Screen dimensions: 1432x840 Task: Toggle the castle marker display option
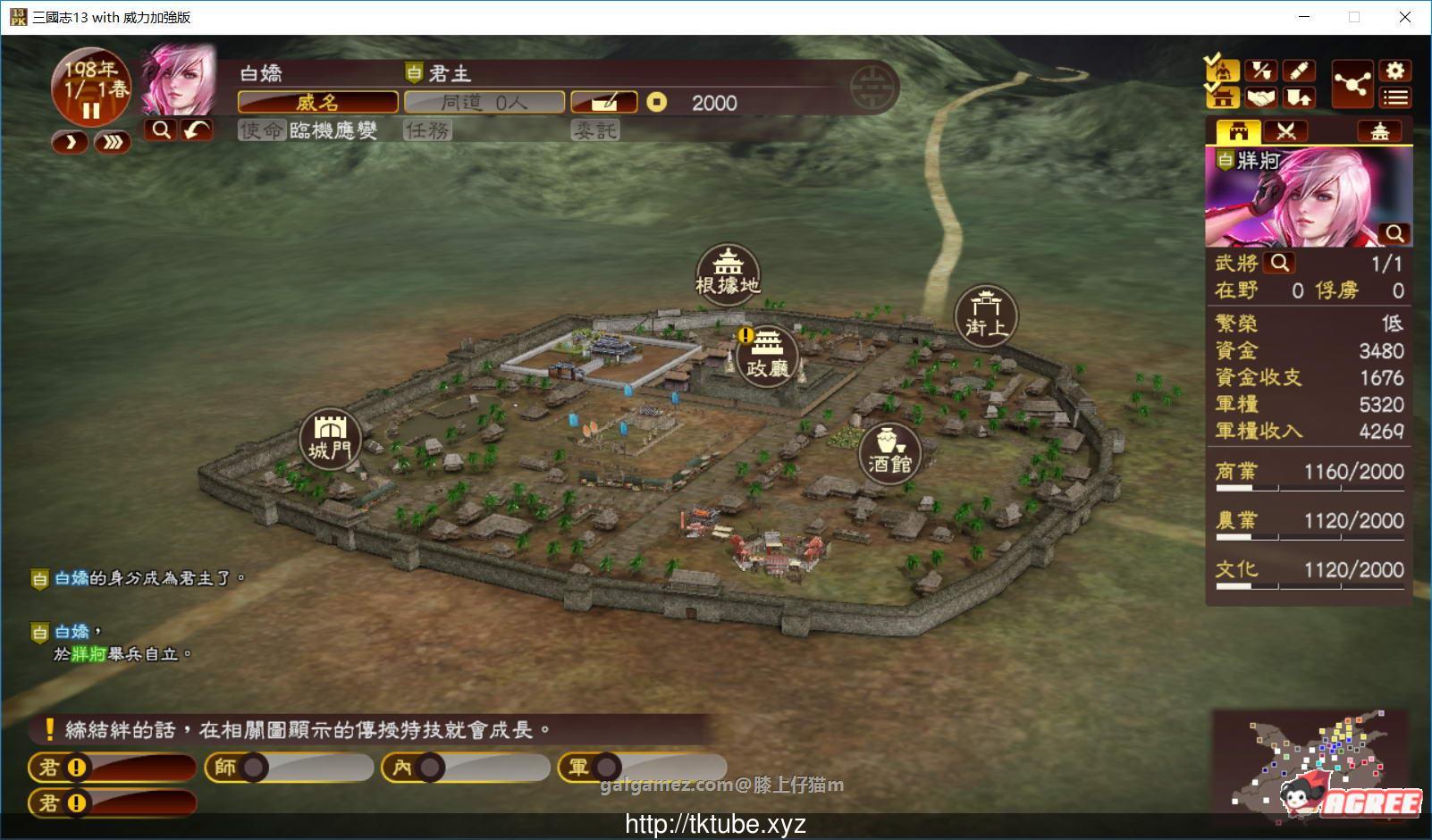(x=1223, y=69)
